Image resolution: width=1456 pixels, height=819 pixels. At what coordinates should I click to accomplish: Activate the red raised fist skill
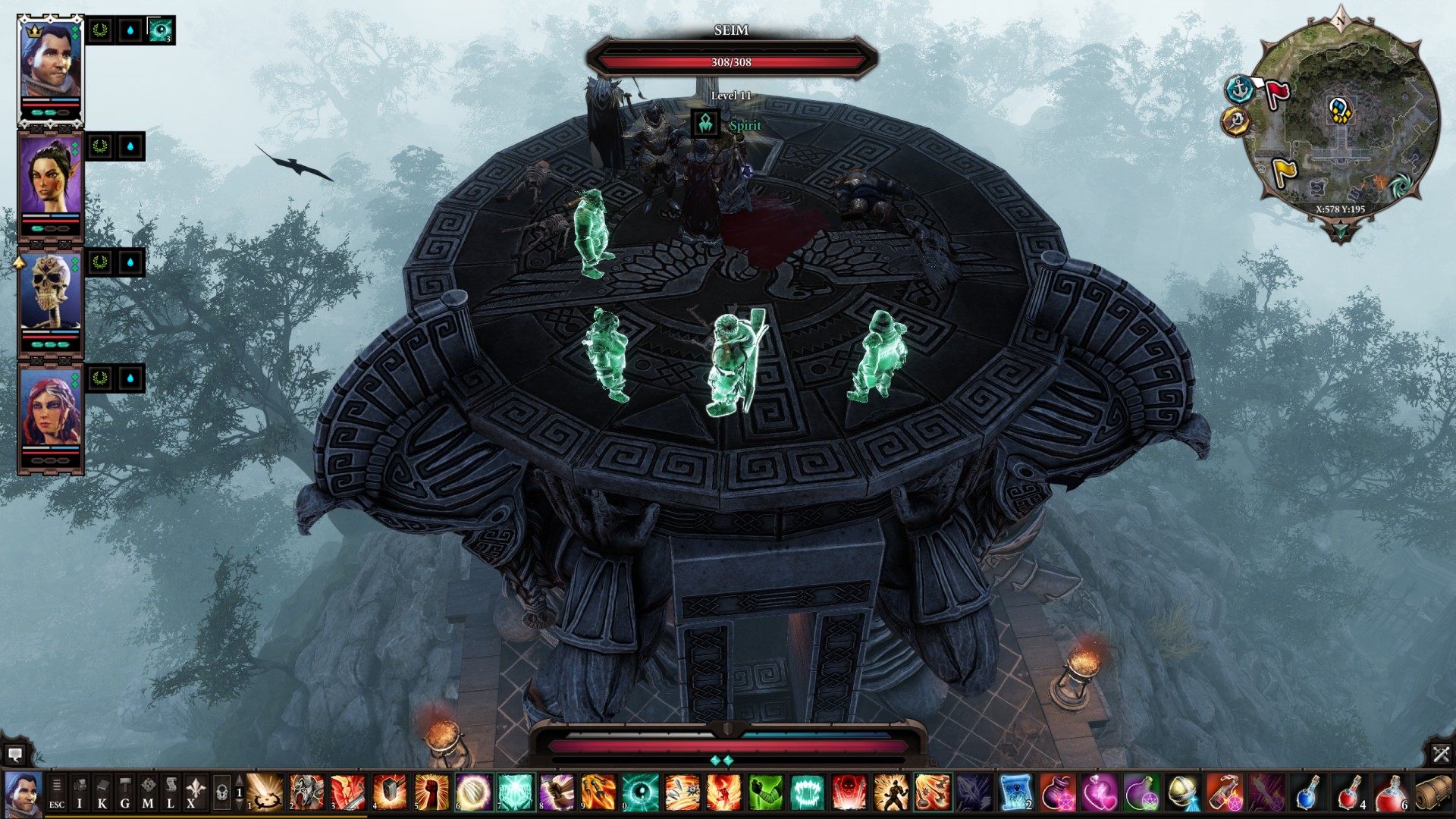click(431, 792)
